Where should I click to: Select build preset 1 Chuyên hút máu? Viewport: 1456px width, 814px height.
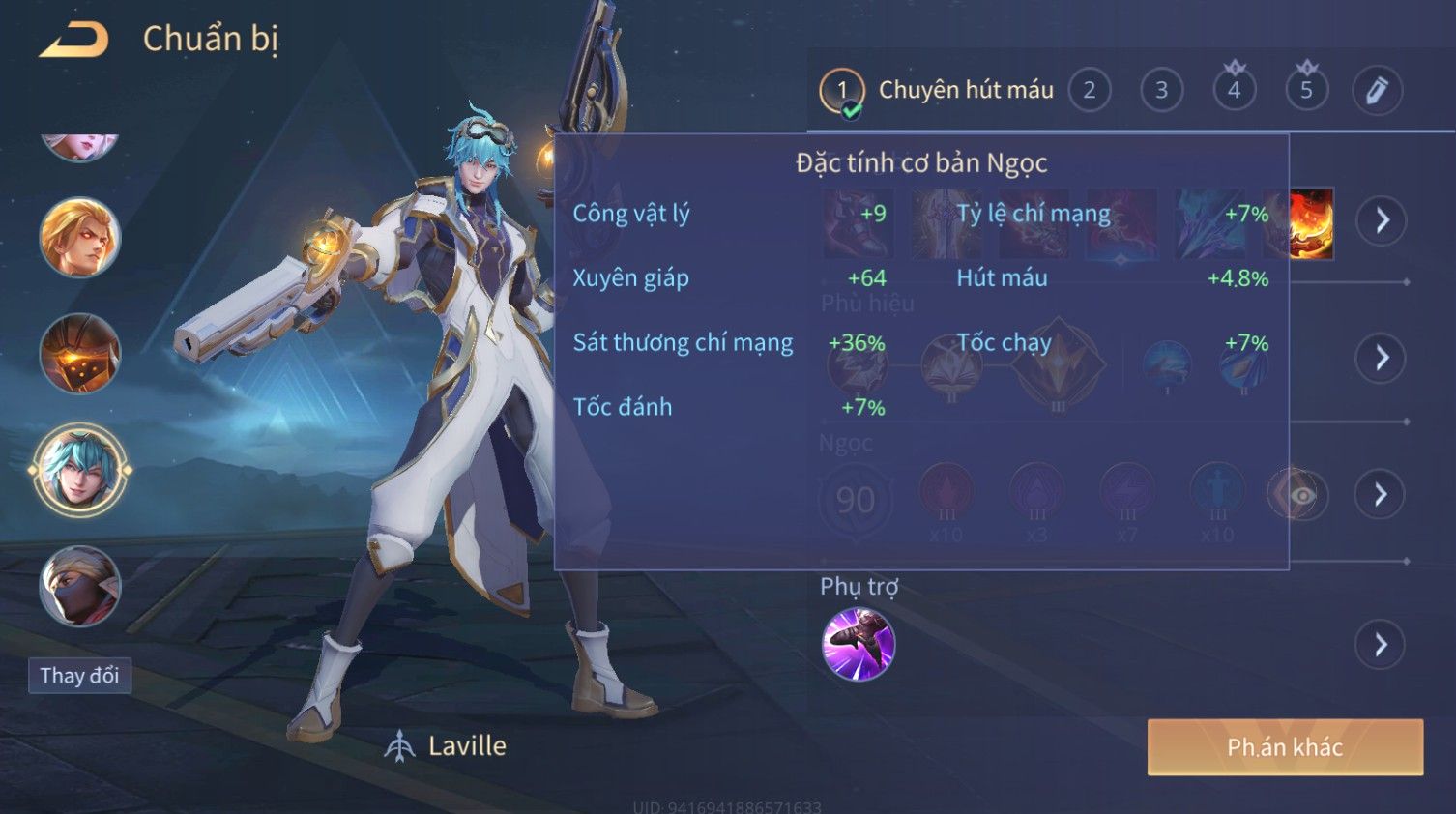(842, 91)
